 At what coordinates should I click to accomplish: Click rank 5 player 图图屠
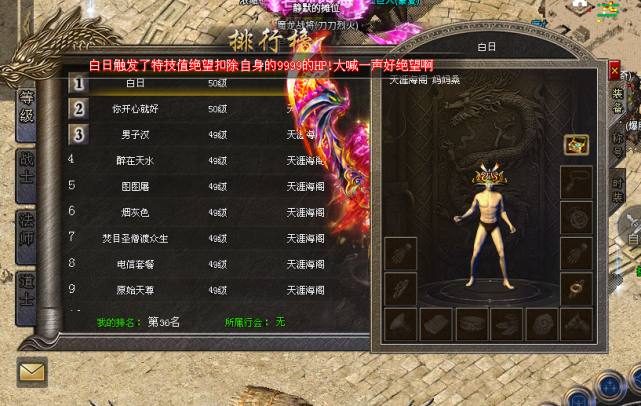click(136, 185)
